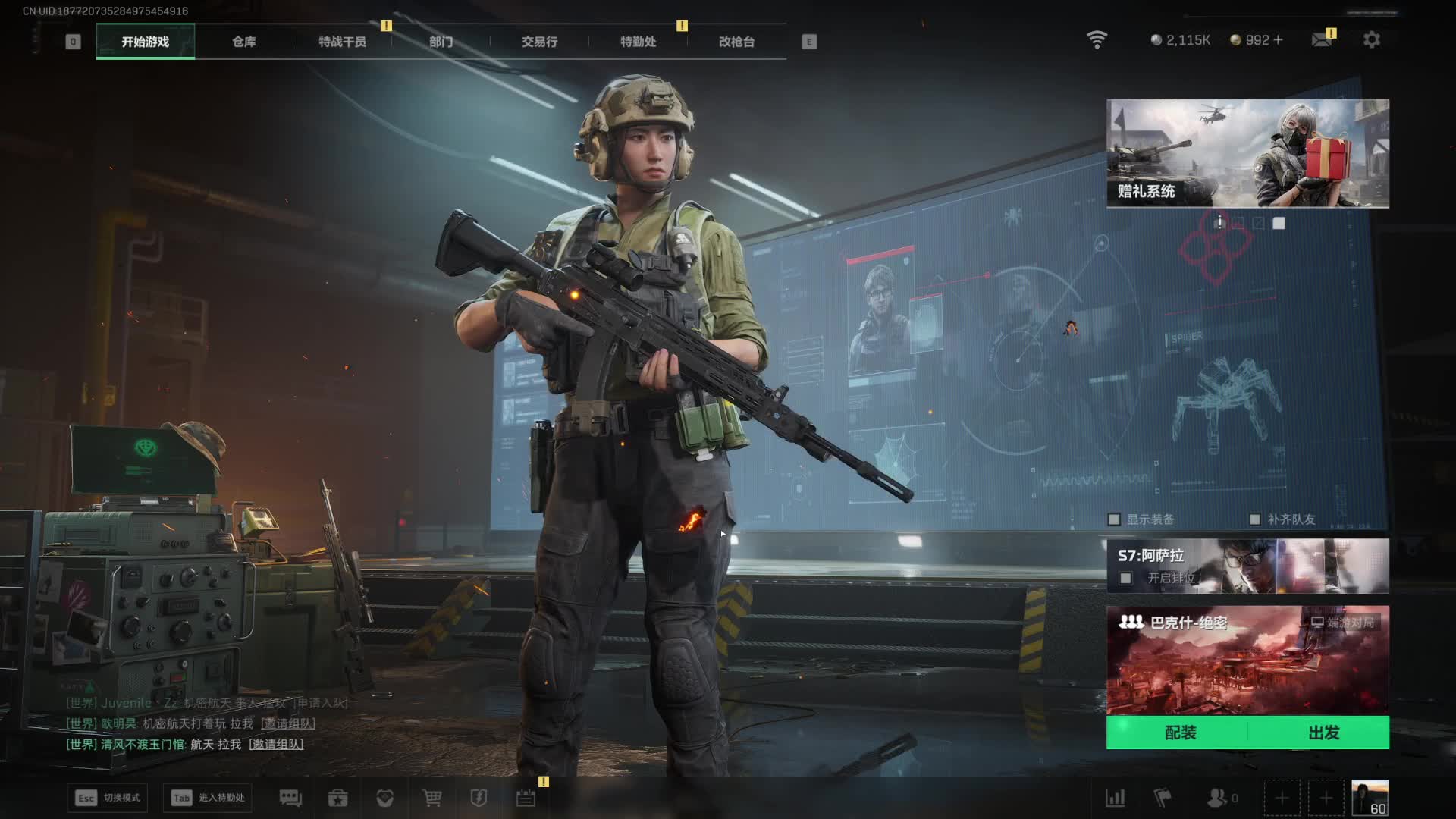
Task: Switch to the 仓库 tab
Action: 243,42
